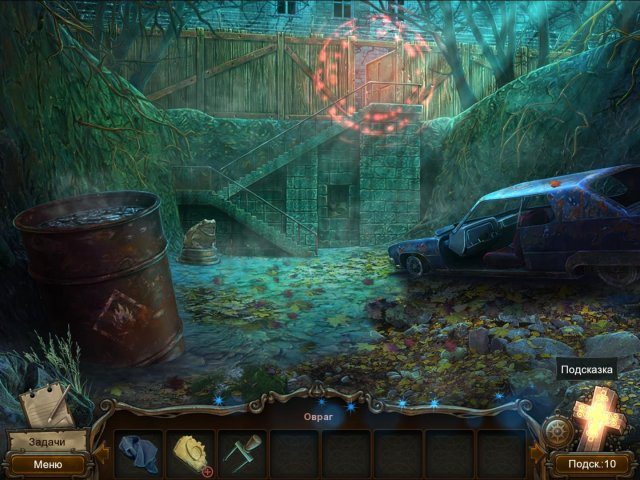Select the nails inventory item
Viewport: 640px width, 480px height.
click(x=242, y=454)
